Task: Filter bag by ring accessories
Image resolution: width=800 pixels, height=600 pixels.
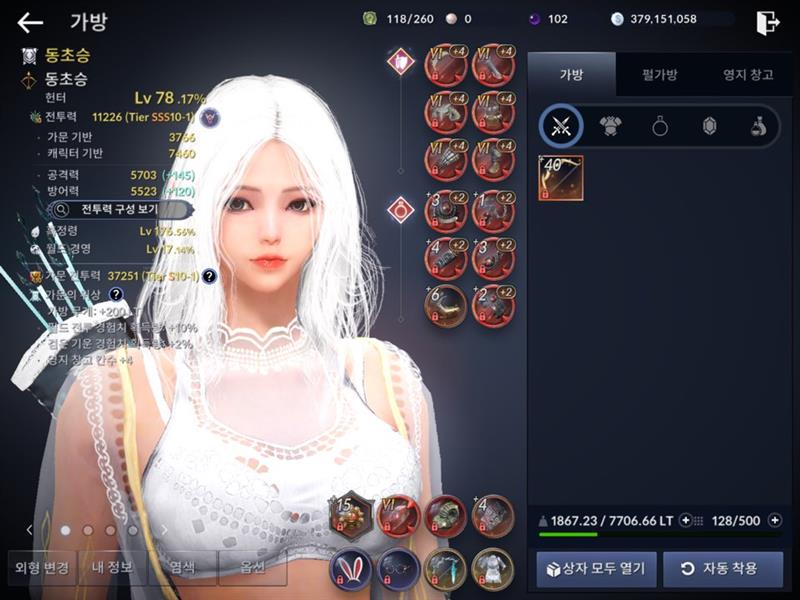Action: tap(660, 126)
